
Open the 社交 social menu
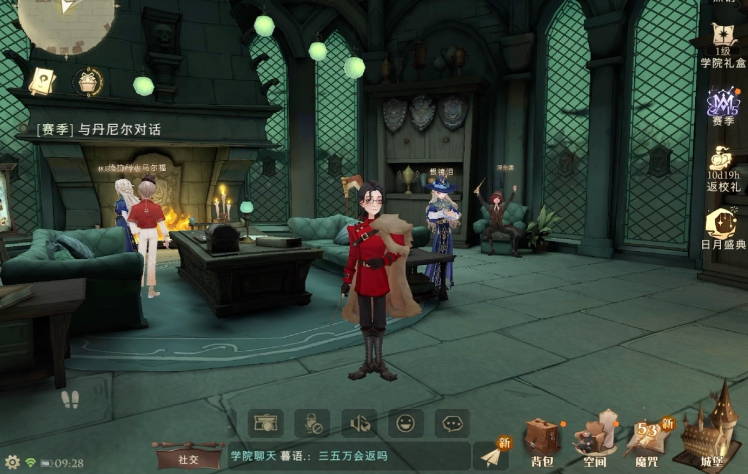pos(188,457)
